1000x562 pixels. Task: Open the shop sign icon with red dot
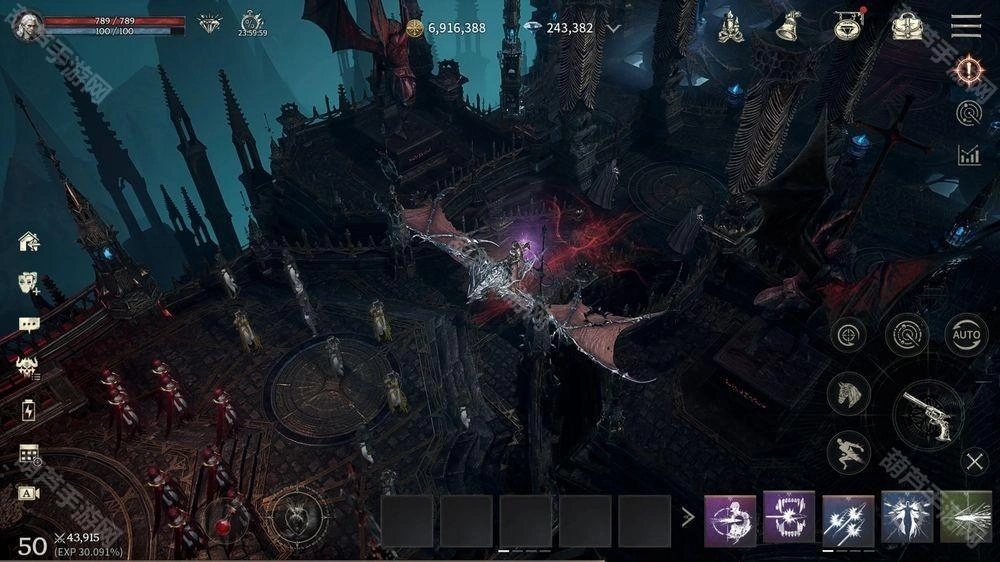tap(848, 26)
